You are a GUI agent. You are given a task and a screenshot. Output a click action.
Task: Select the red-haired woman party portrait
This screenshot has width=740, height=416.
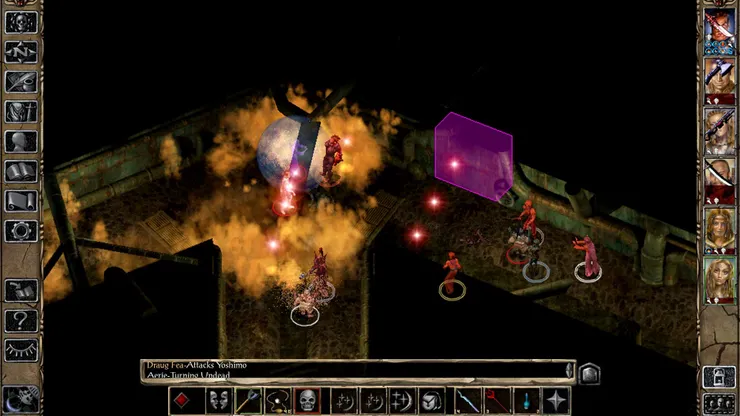pyautogui.click(x=719, y=227)
